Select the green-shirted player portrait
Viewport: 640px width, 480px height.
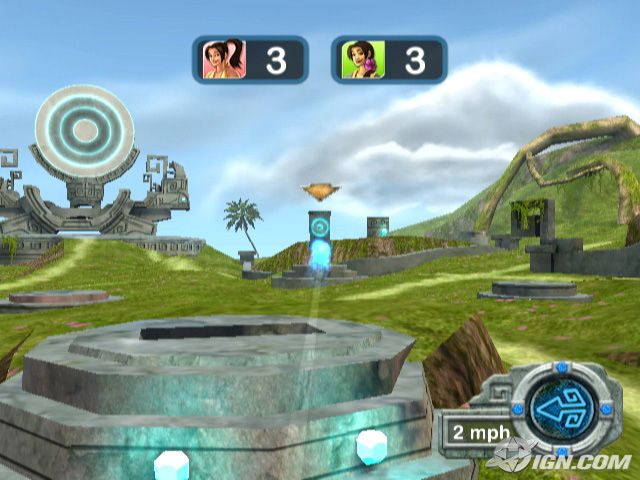358,59
